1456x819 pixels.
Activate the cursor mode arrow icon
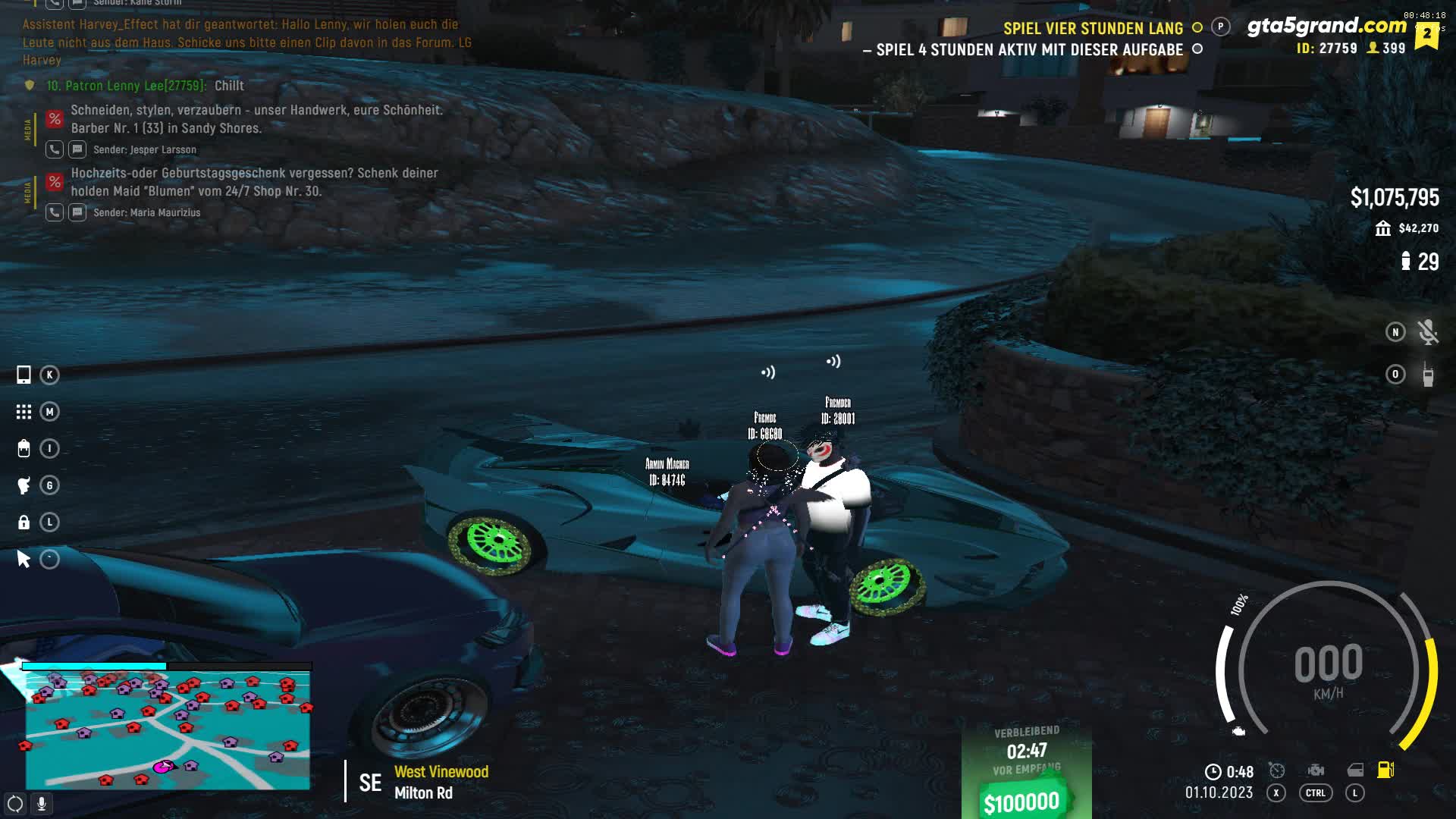(x=24, y=560)
